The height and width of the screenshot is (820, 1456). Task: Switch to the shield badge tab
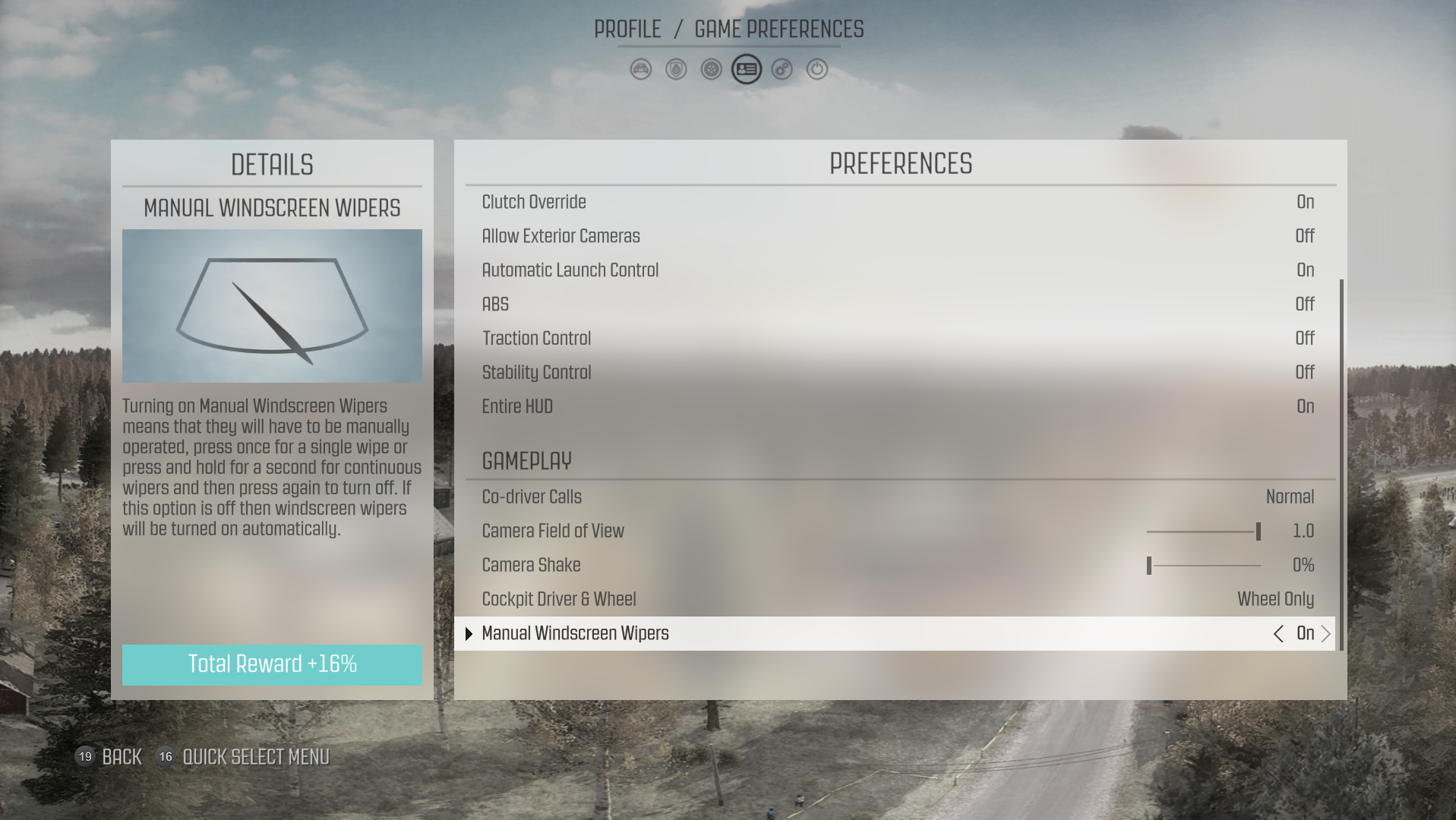coord(676,70)
